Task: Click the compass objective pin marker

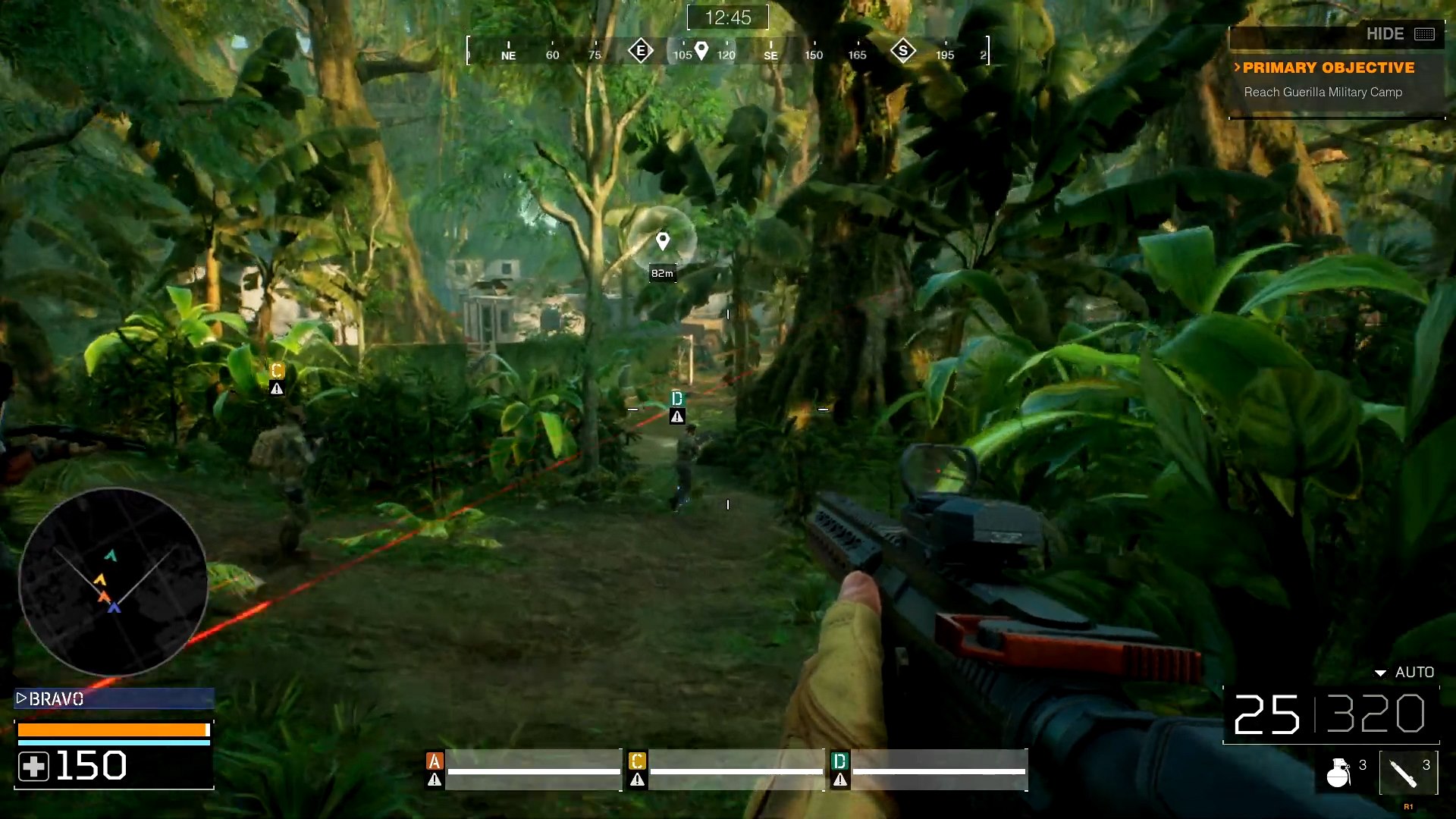Action: click(x=701, y=51)
